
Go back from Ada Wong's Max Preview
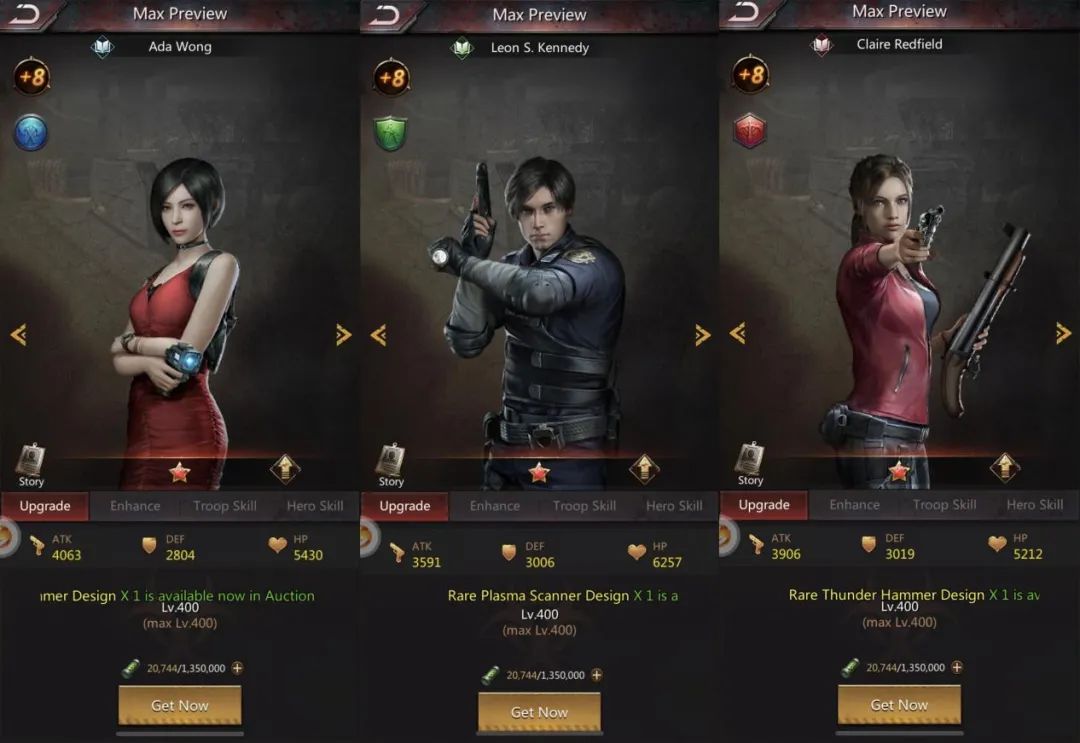tap(24, 14)
